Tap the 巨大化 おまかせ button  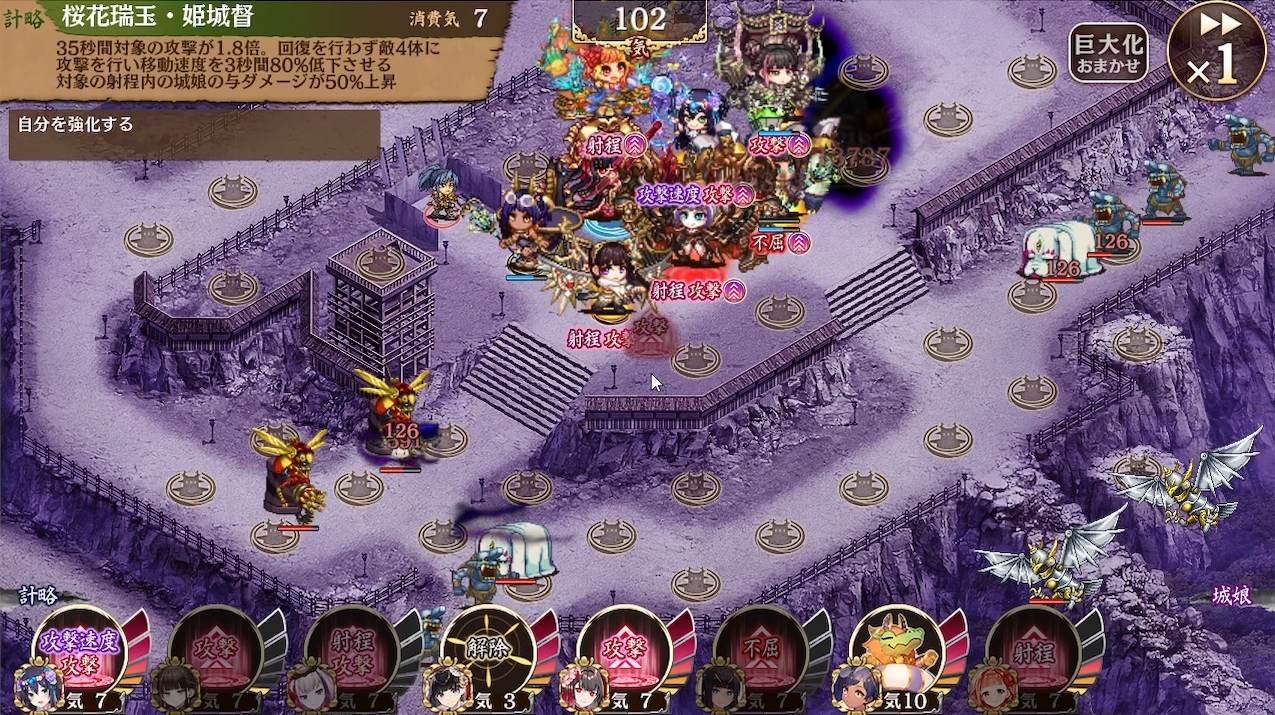coord(1108,53)
